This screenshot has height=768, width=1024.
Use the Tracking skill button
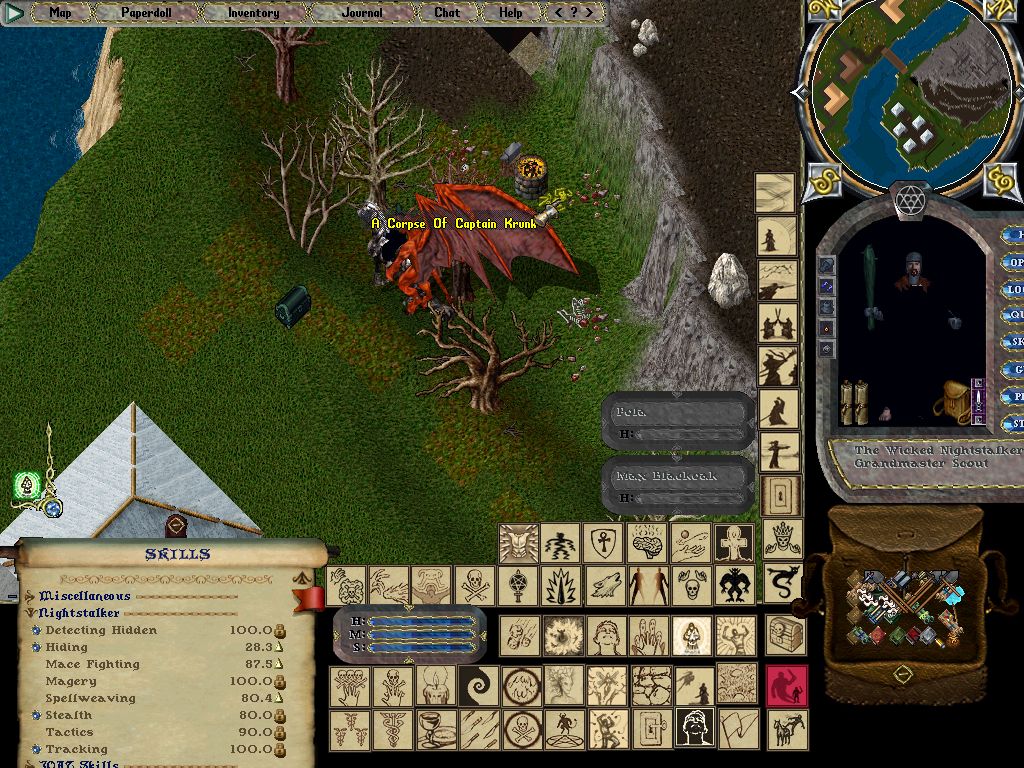[36, 750]
